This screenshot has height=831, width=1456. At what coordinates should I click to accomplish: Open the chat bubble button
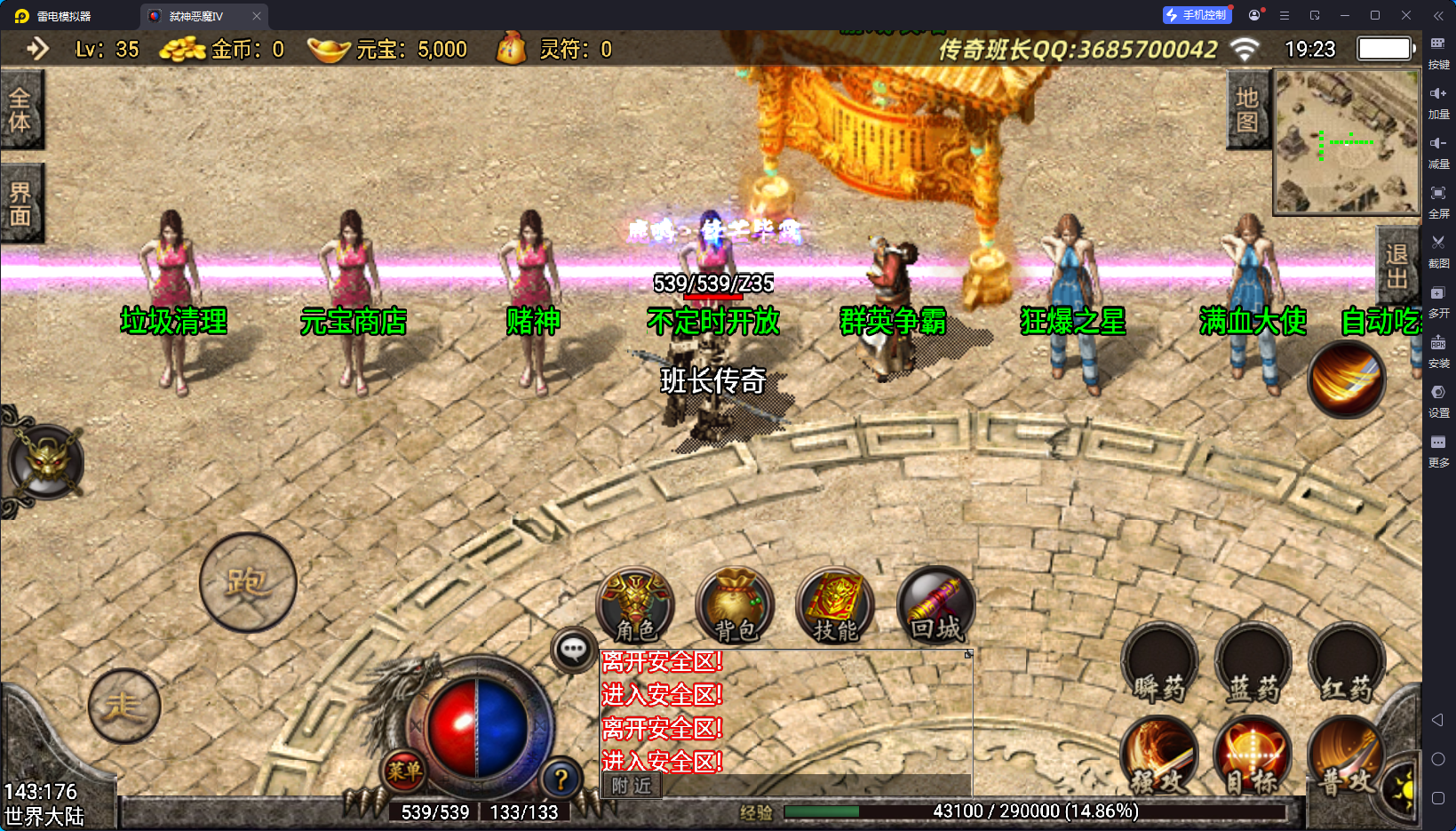tap(573, 651)
